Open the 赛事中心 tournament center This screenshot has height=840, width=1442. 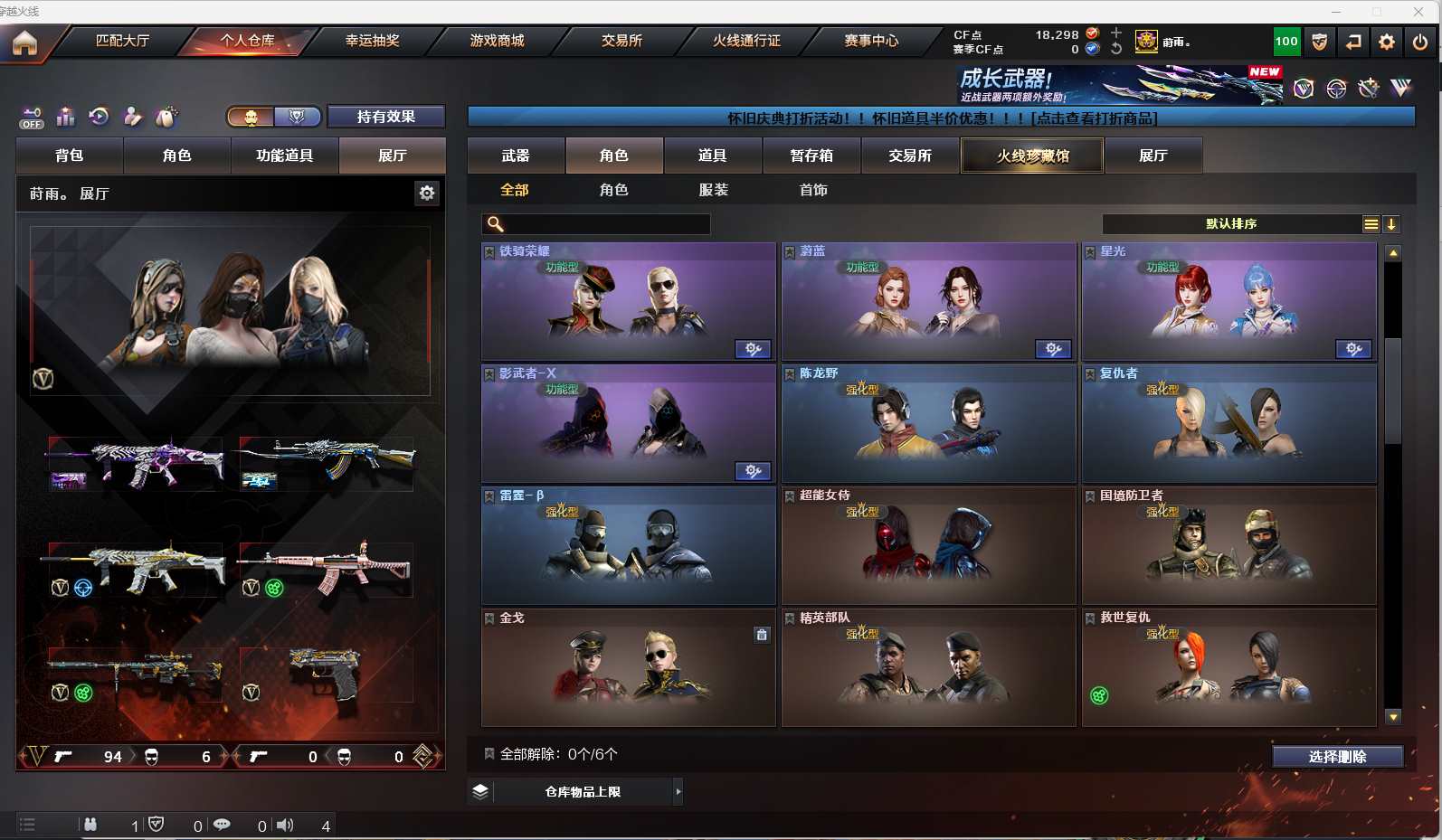click(871, 41)
